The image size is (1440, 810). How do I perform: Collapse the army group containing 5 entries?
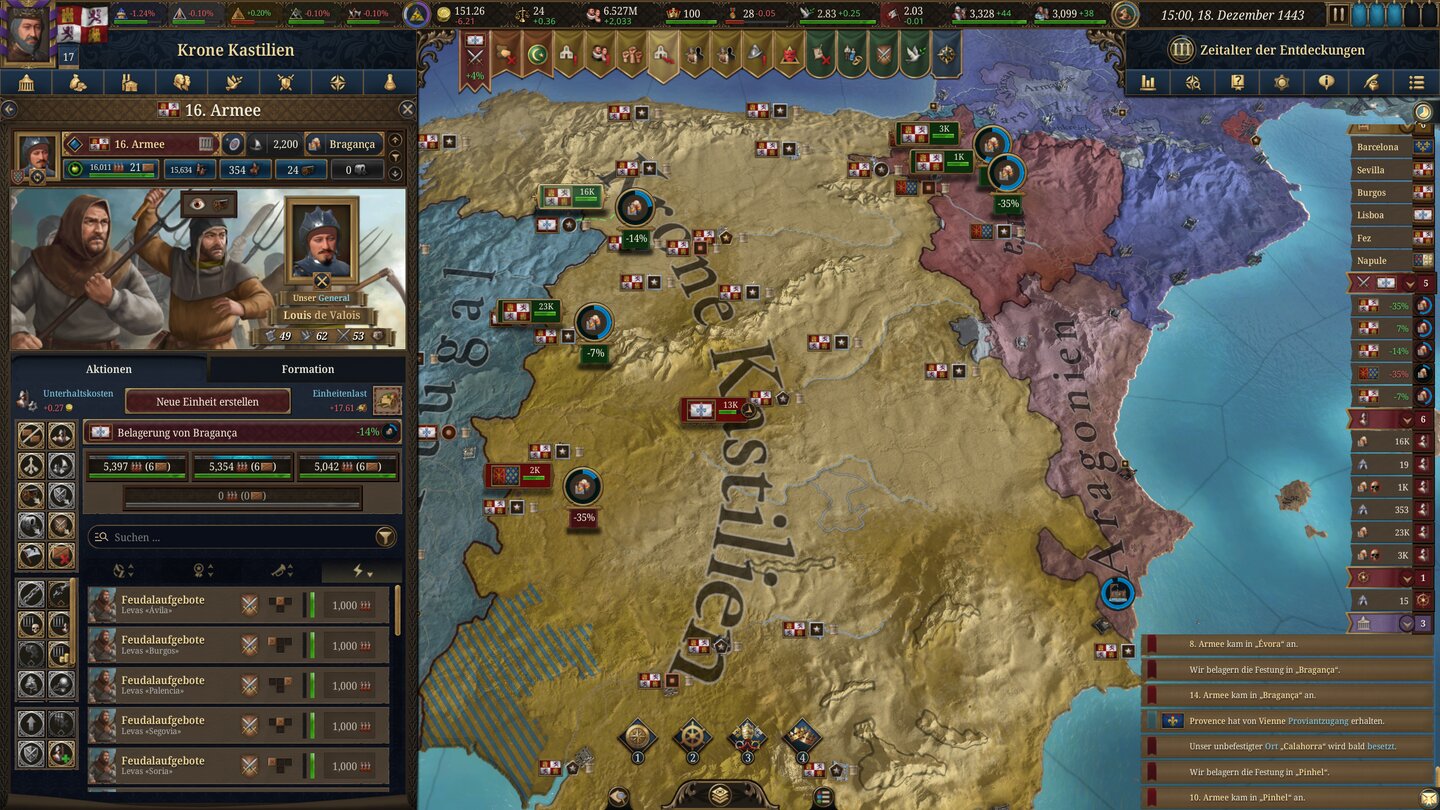click(x=1410, y=285)
